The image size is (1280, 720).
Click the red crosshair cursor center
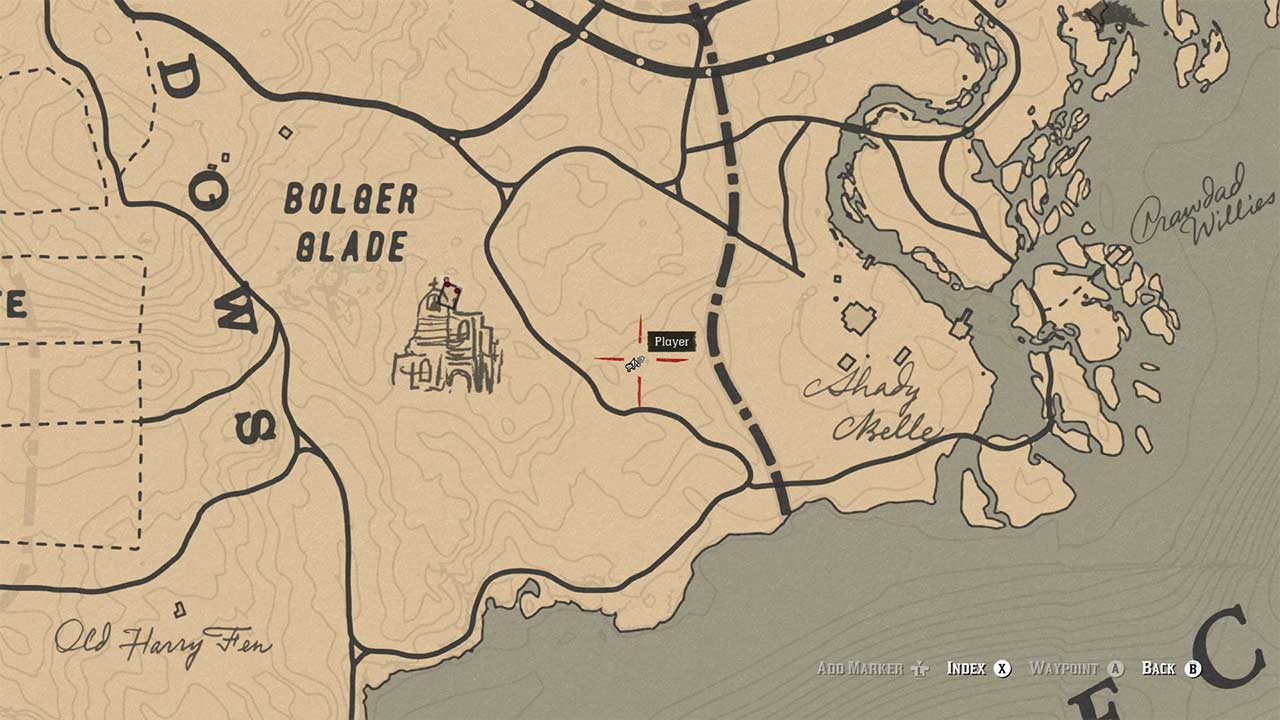point(640,360)
